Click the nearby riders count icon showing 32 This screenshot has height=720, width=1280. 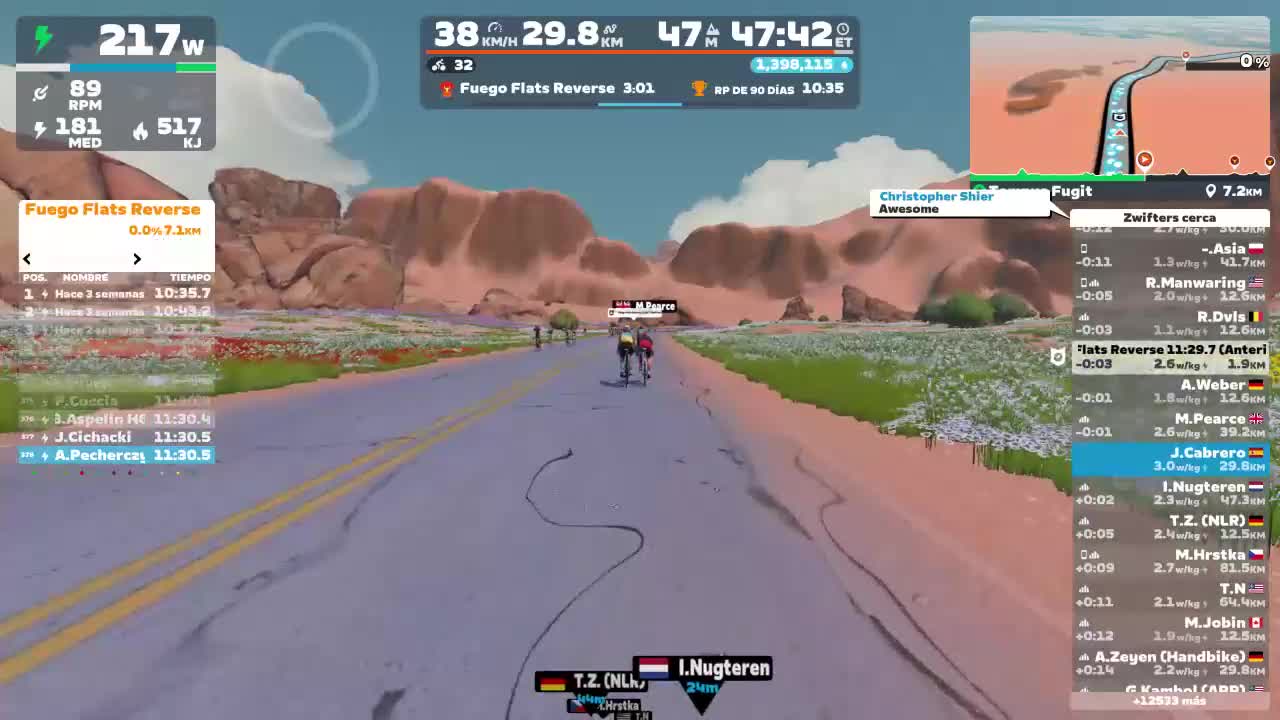438,65
